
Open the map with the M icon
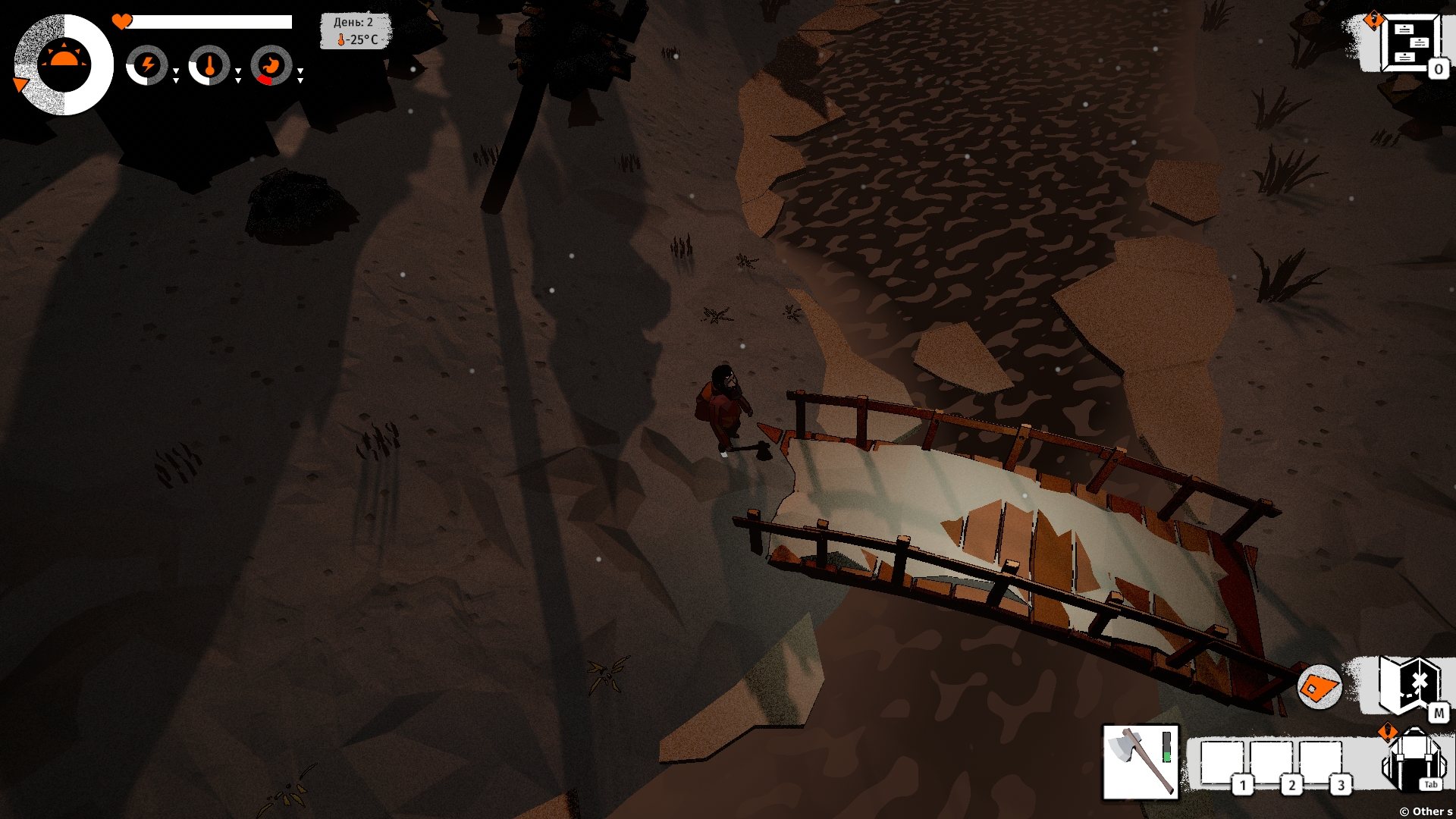[1409, 686]
